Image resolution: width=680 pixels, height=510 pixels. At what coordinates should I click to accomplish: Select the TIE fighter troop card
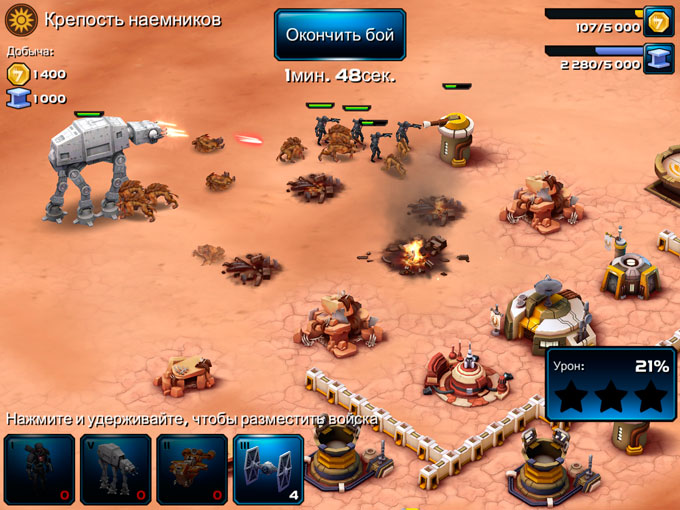[269, 468]
